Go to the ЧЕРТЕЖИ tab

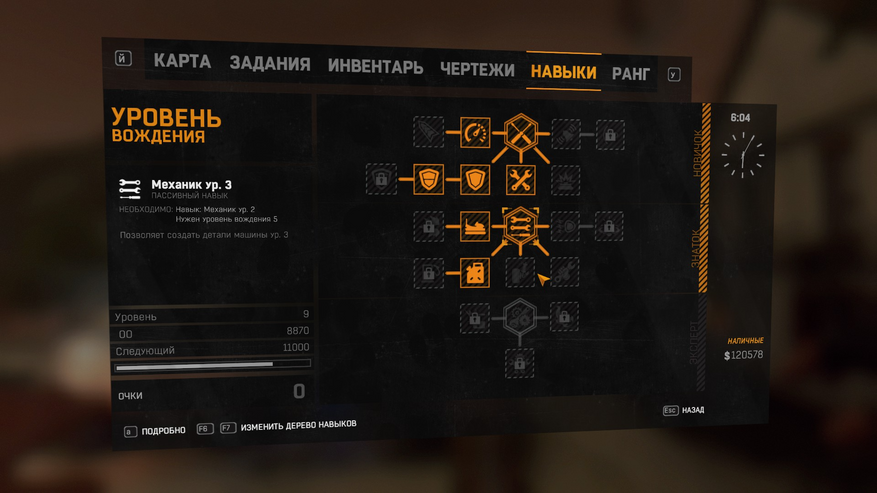pyautogui.click(x=477, y=70)
